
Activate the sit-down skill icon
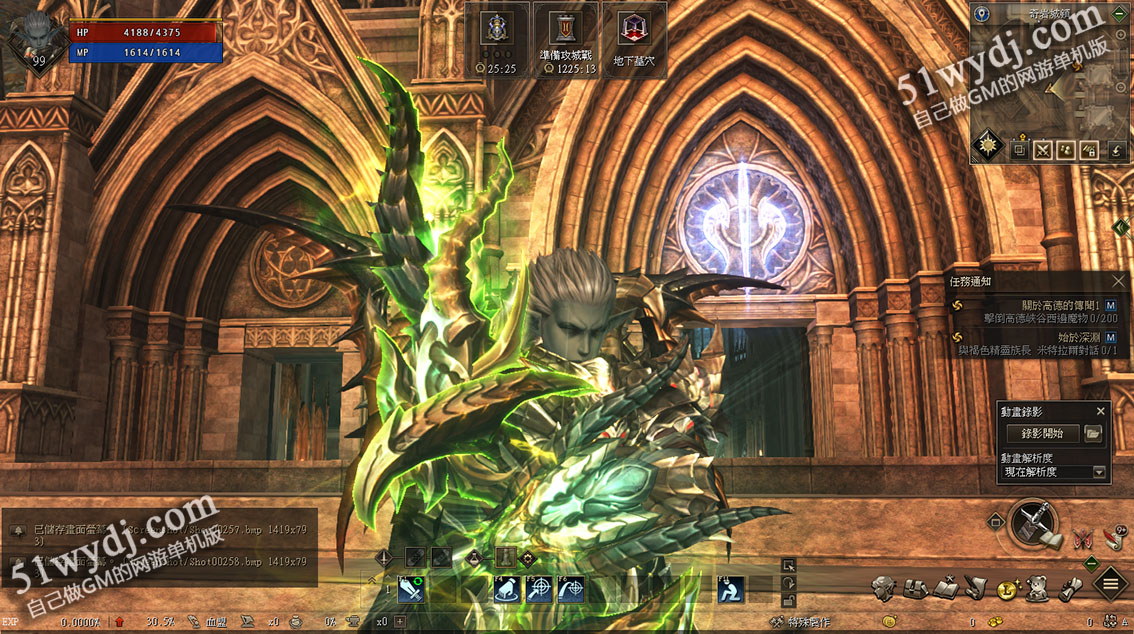(x=731, y=590)
